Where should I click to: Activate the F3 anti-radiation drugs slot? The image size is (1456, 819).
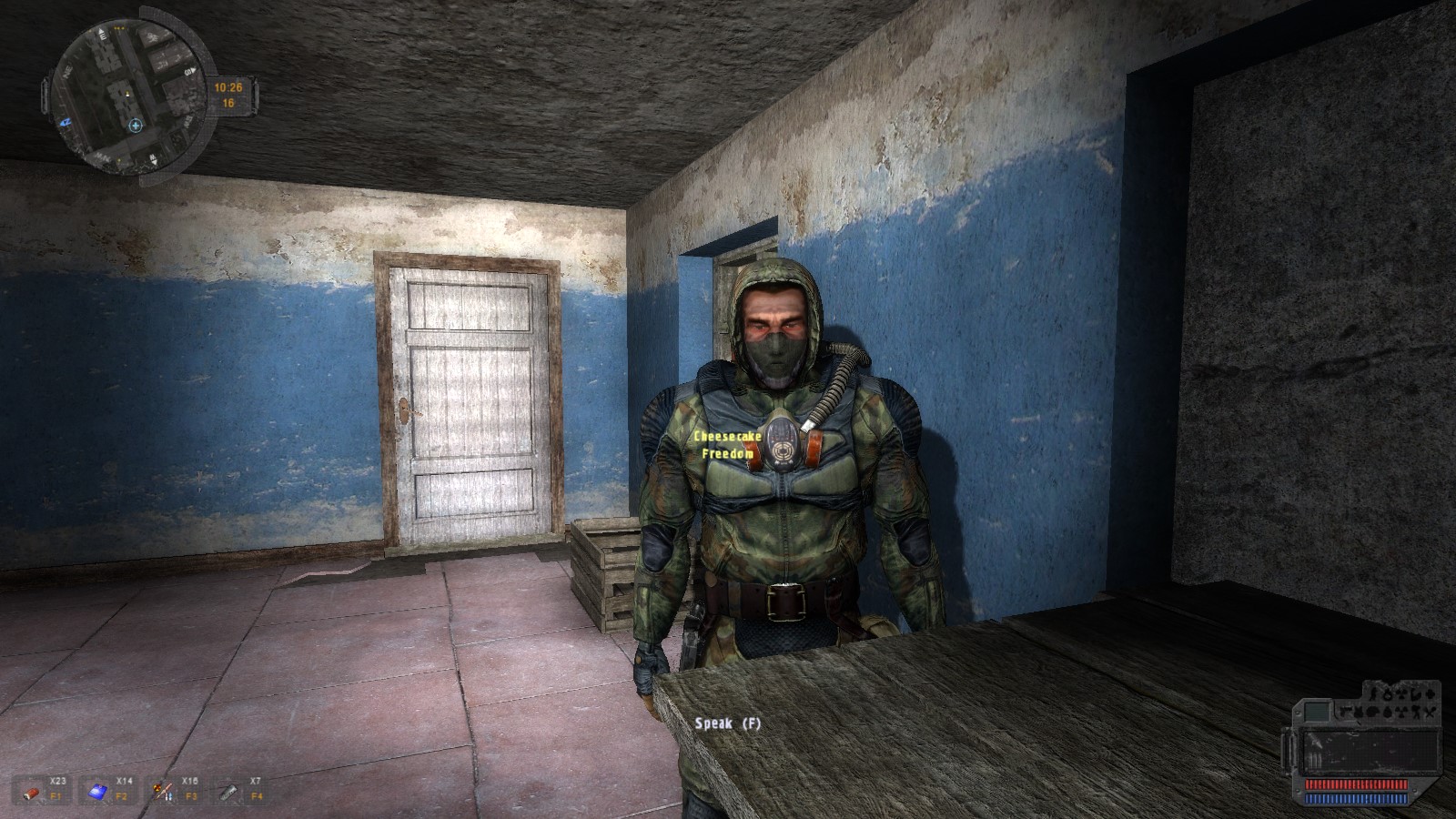tap(164, 791)
